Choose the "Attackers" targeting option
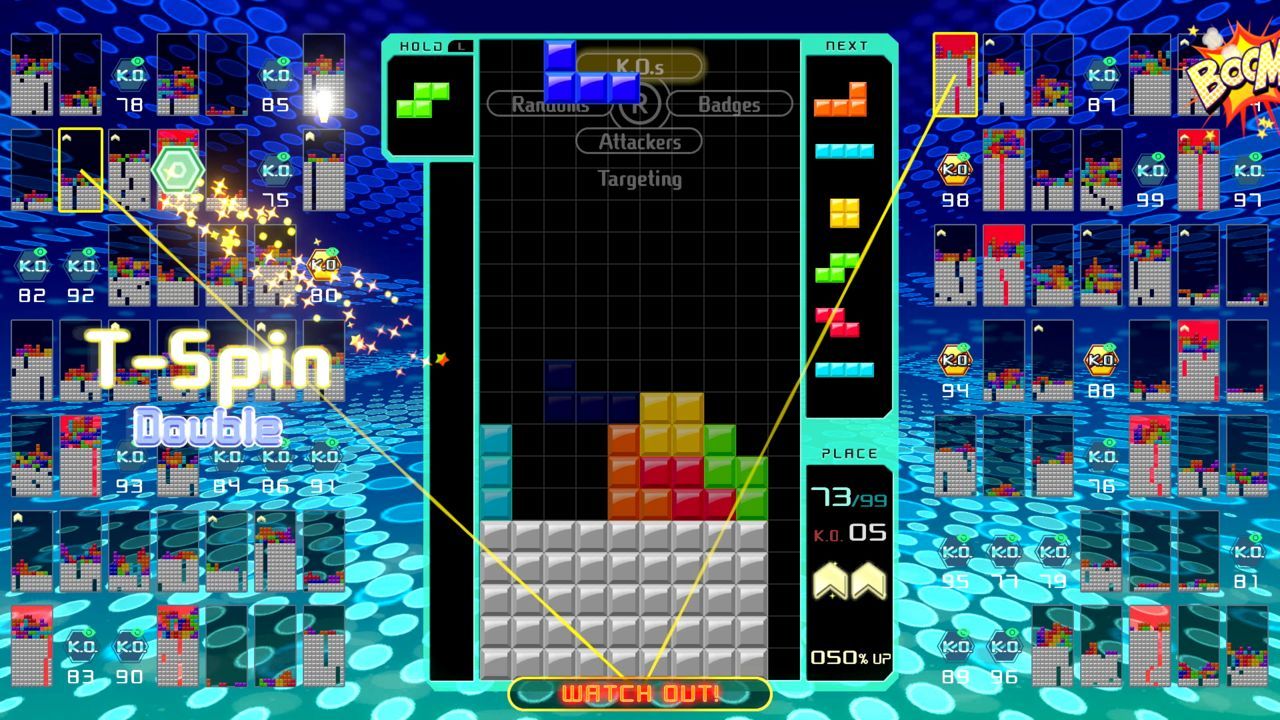Image resolution: width=1280 pixels, height=720 pixels. tap(639, 141)
